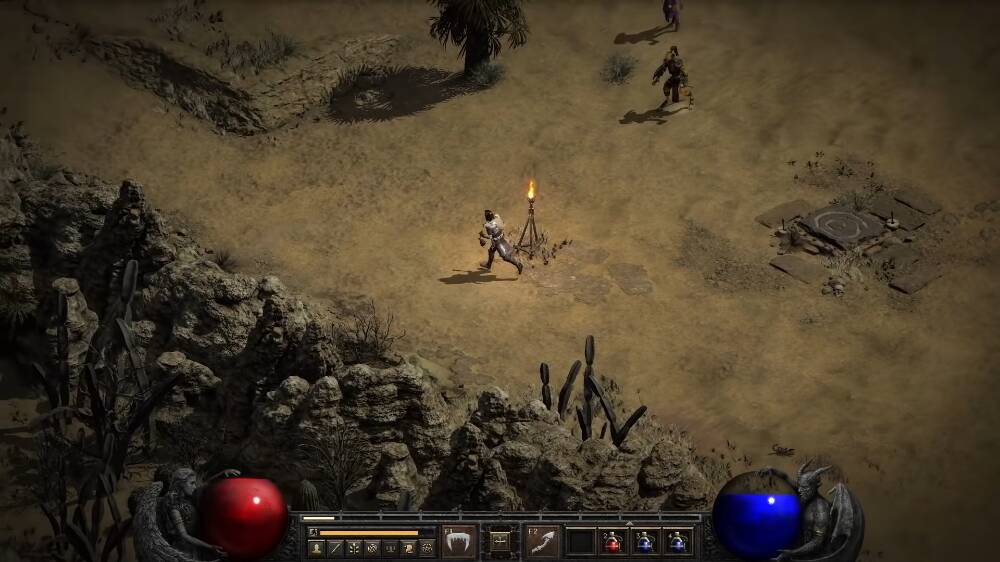
Task: Toggle the center mini panel button
Action: 500,541
